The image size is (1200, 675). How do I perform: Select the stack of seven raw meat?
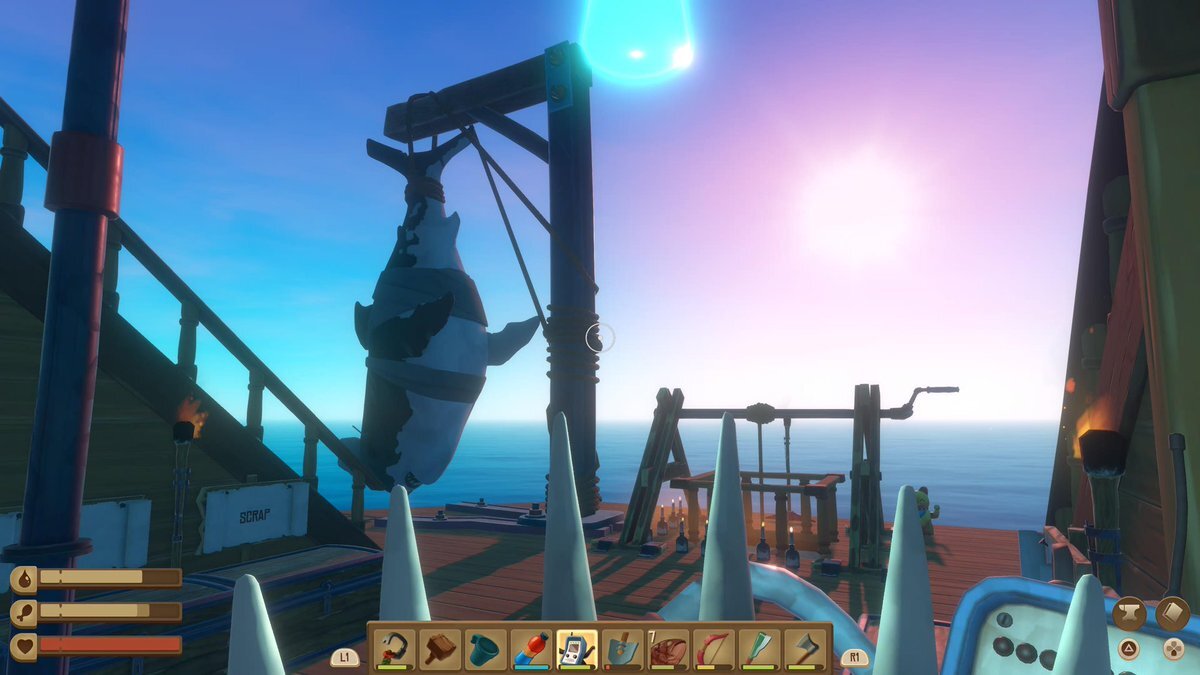tap(668, 648)
